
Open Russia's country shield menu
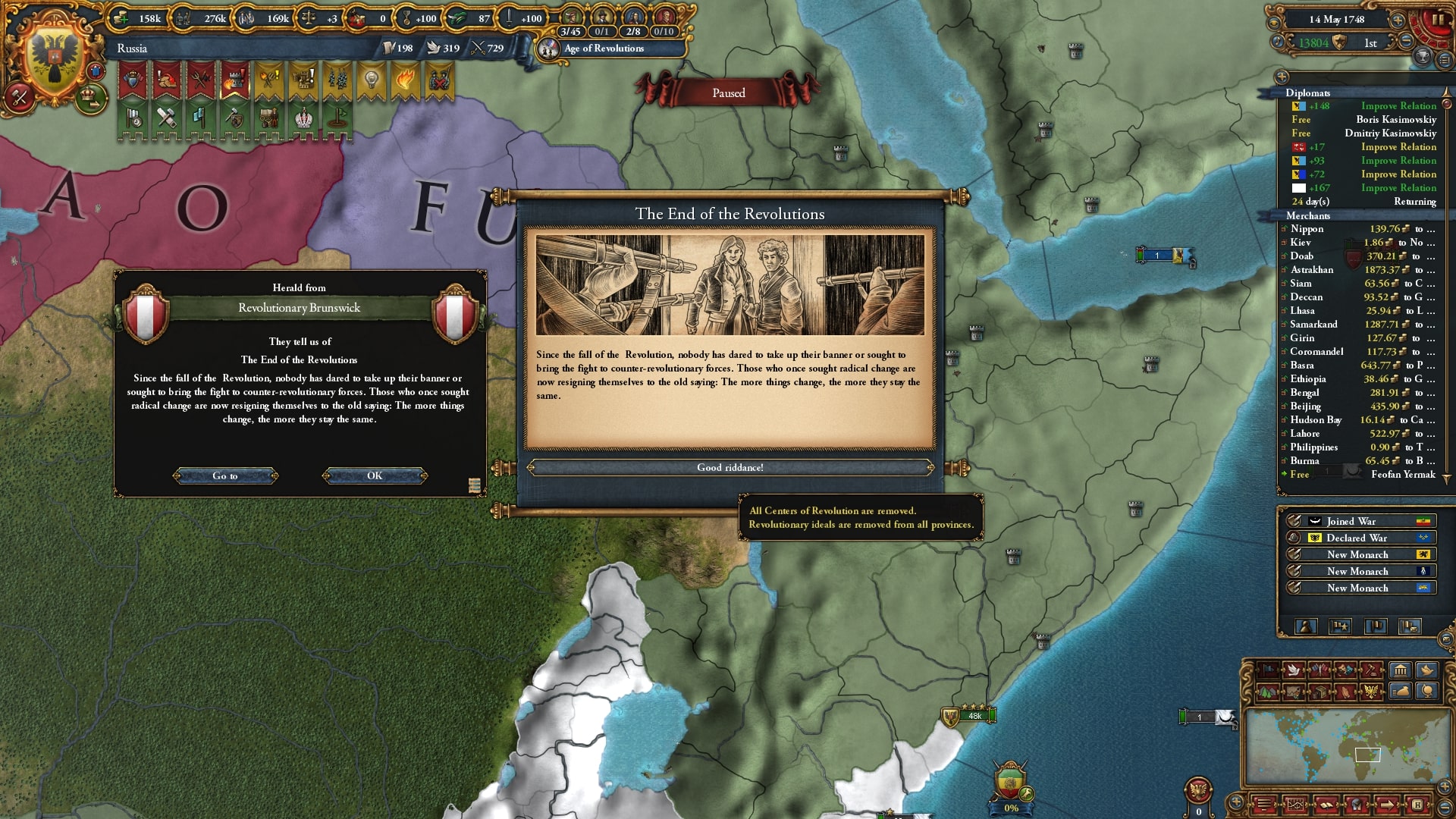tap(54, 58)
